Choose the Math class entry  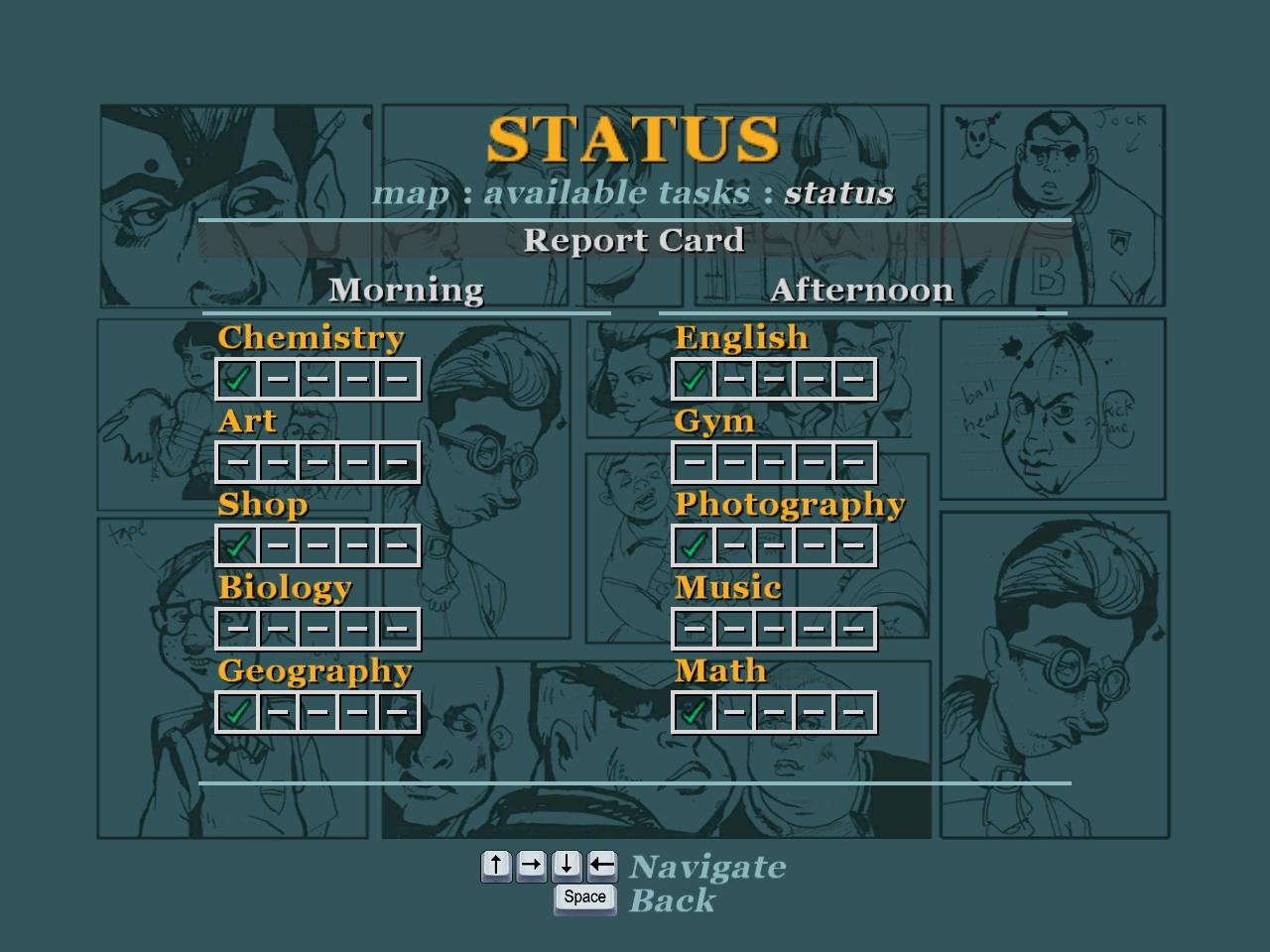(720, 671)
